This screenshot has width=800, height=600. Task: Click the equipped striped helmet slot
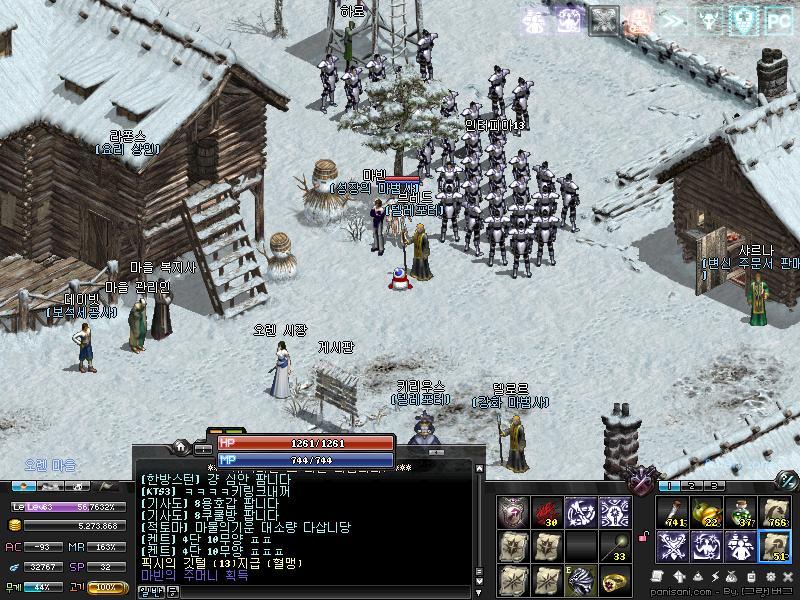click(579, 579)
